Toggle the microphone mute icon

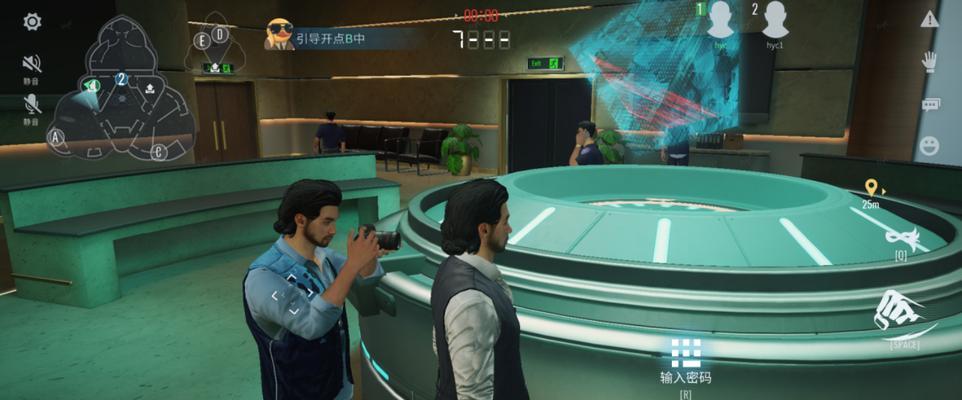32,103
